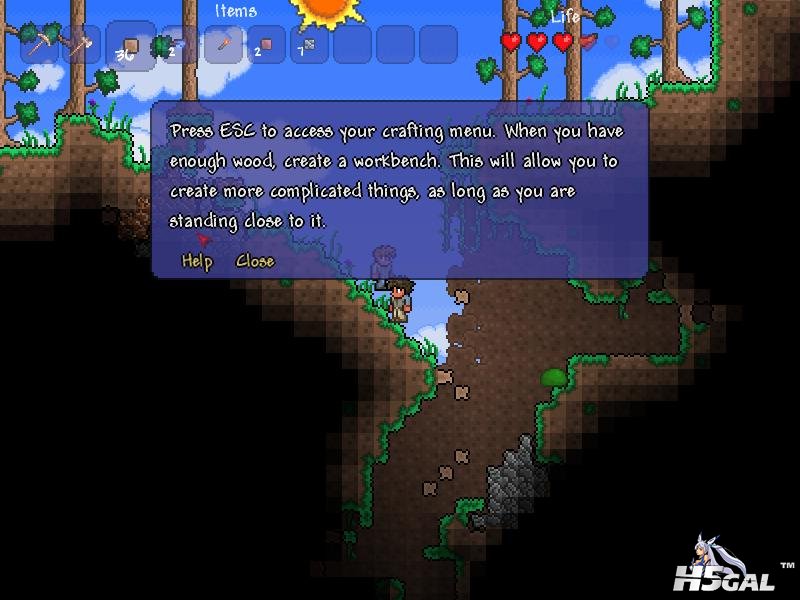The width and height of the screenshot is (800, 600).
Task: Select the torch hotbar slot
Action: 222,45
